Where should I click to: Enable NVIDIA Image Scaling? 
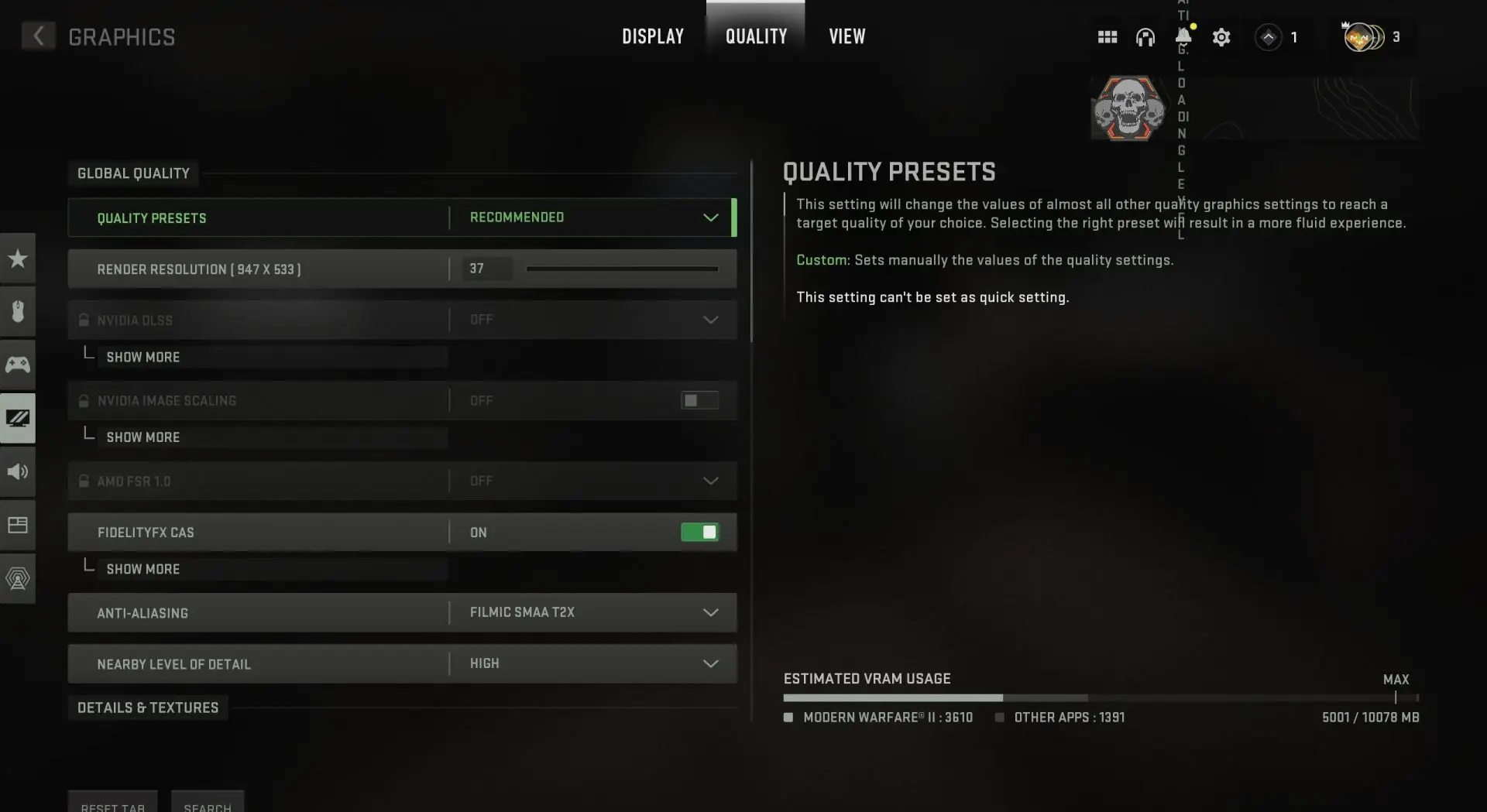tap(699, 400)
